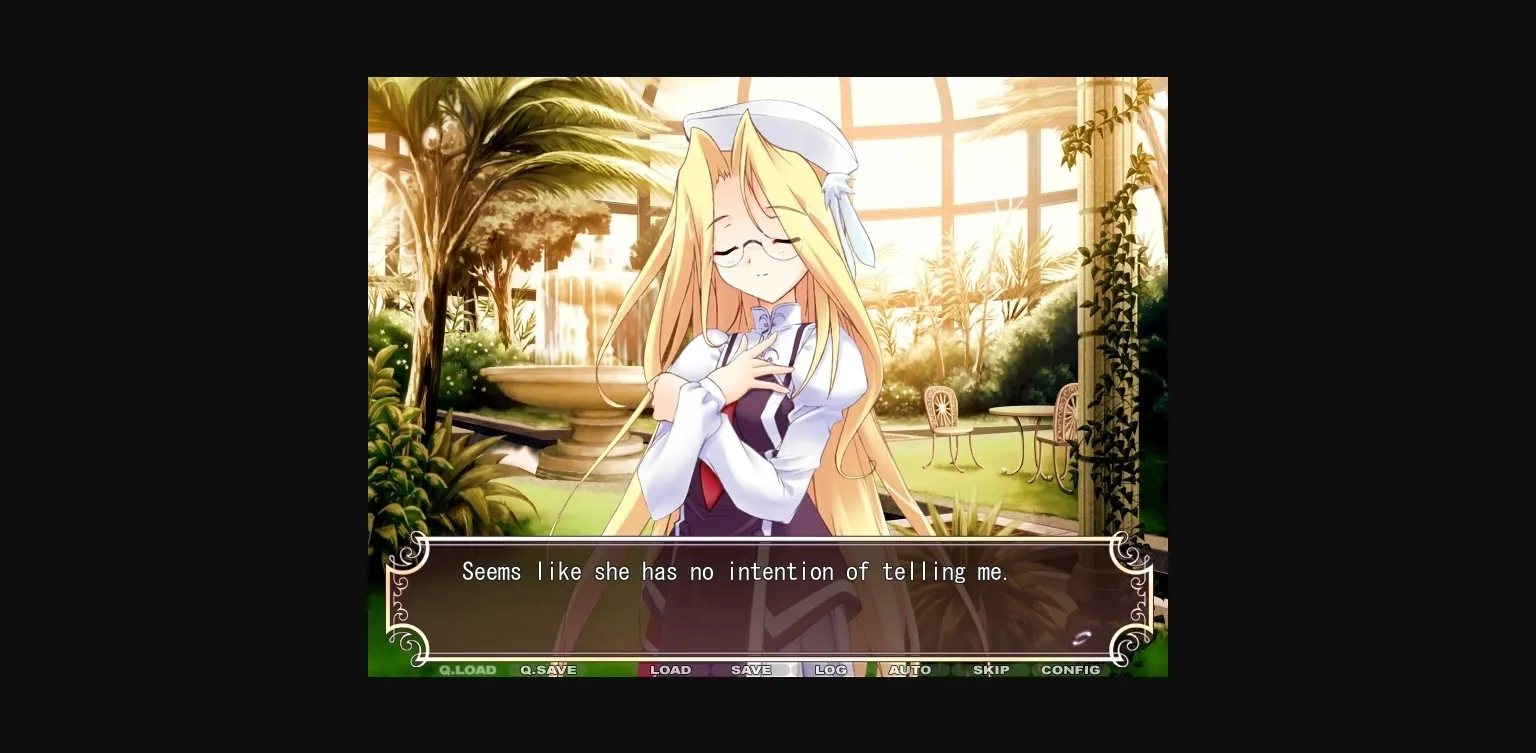Click the dialogue box to advance text
Image resolution: width=1536 pixels, height=753 pixels.
(x=768, y=600)
